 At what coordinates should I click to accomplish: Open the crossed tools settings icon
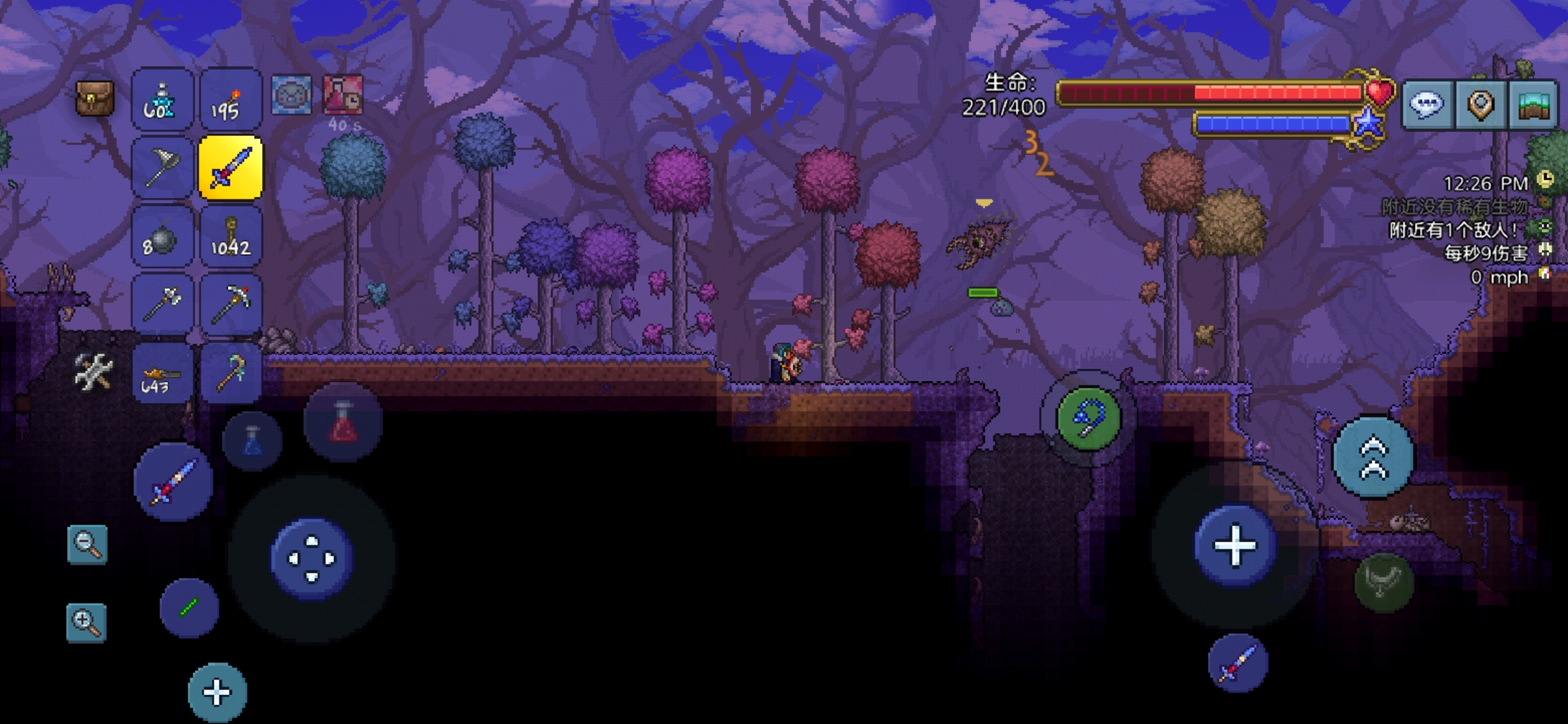click(x=93, y=372)
